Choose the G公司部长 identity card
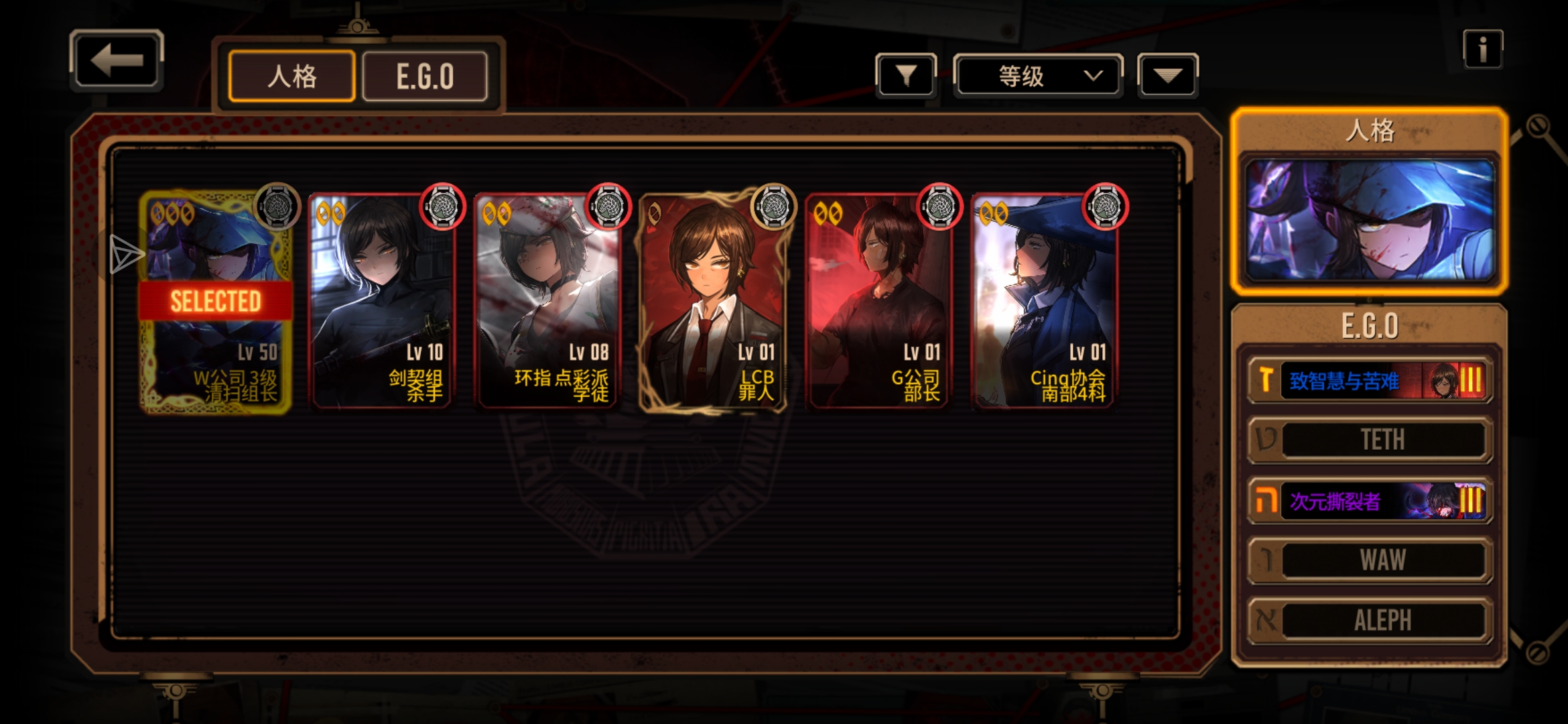Screen dimensions: 1568x724 879,302
